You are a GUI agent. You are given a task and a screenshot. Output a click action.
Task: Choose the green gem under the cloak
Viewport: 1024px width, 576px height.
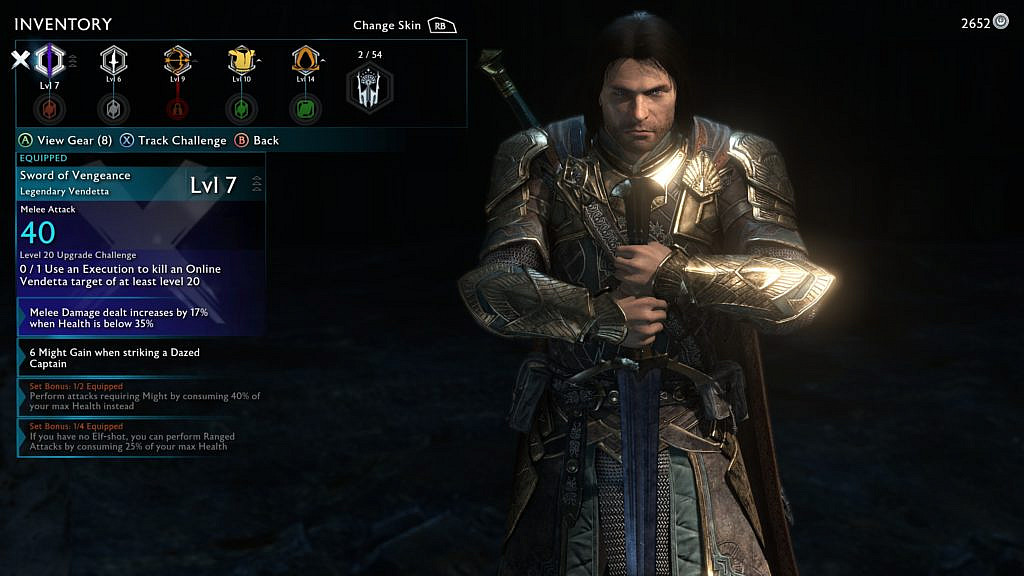[305, 107]
